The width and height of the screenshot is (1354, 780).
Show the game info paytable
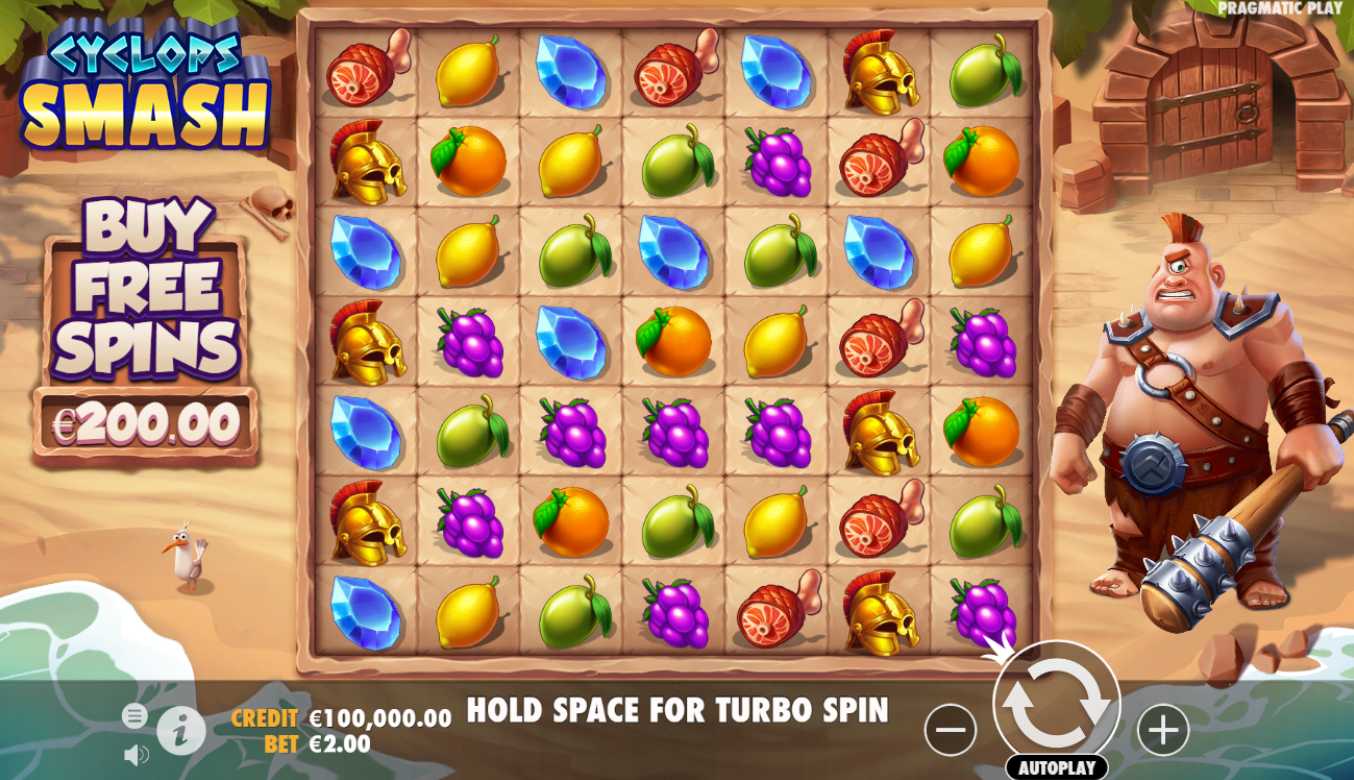pos(181,732)
